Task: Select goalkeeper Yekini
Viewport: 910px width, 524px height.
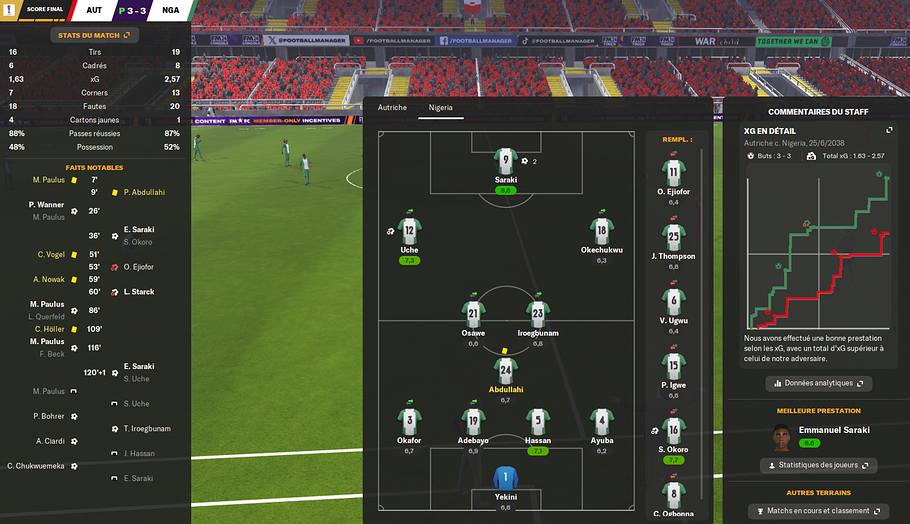Action: pos(506,478)
